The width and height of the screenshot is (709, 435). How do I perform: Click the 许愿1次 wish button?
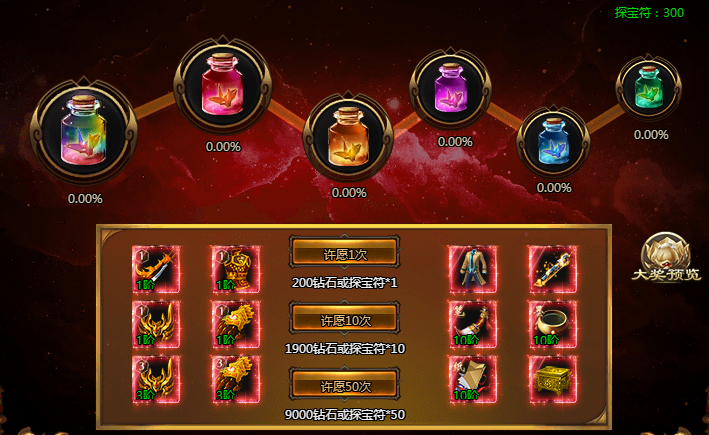point(344,254)
